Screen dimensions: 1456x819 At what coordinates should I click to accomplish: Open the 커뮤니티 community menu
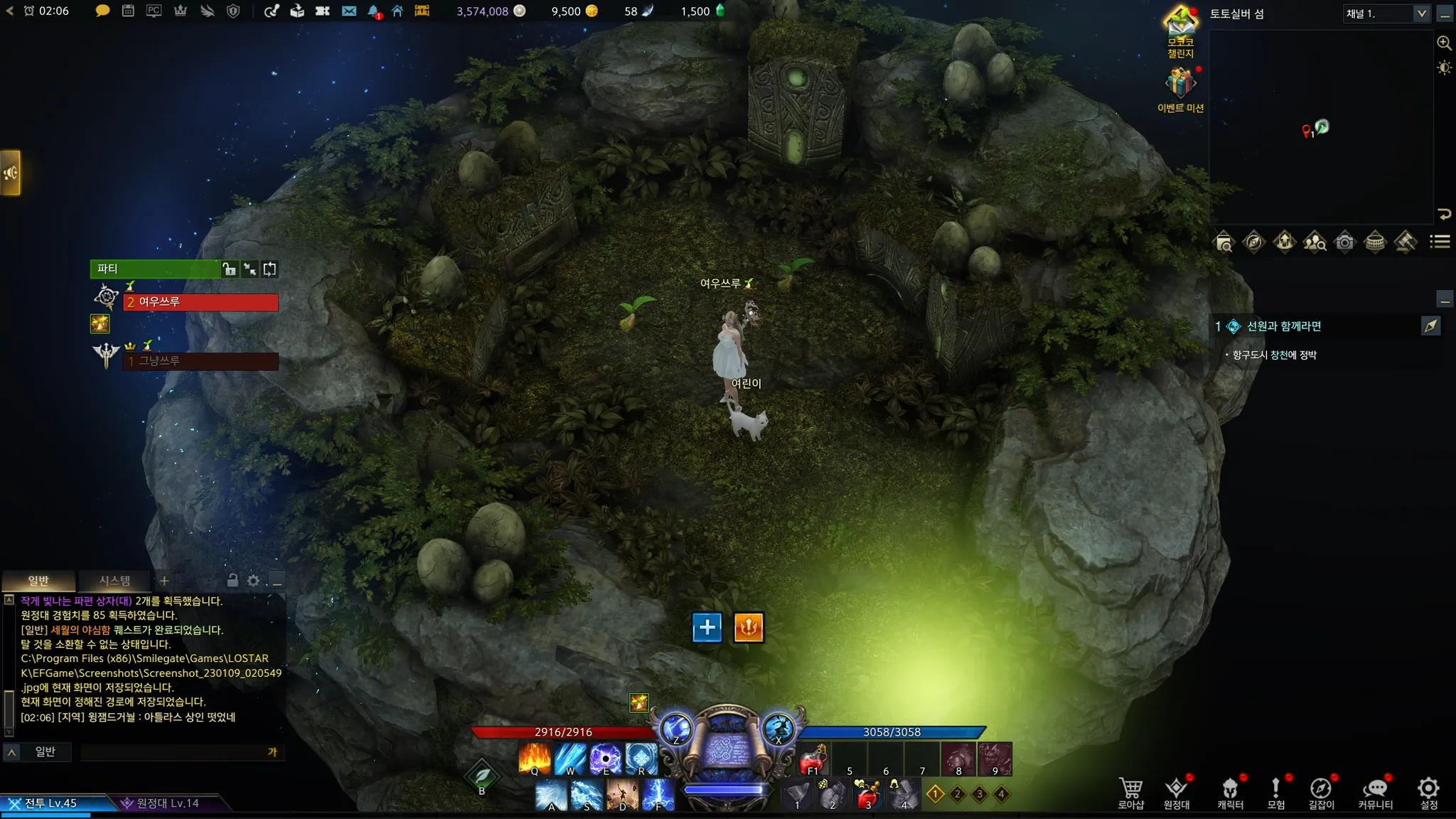point(1375,792)
